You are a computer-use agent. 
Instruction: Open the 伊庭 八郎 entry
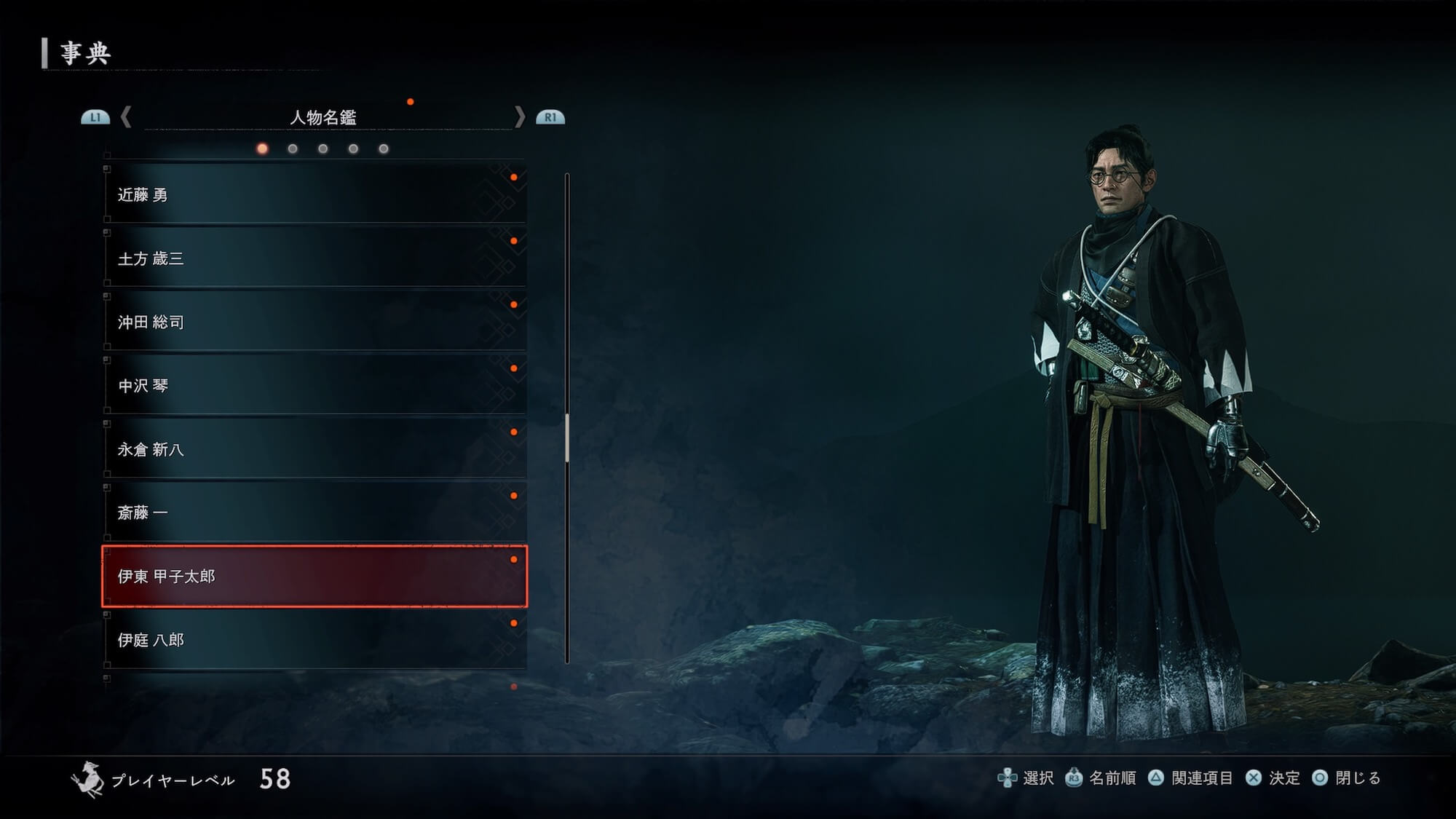pos(314,640)
